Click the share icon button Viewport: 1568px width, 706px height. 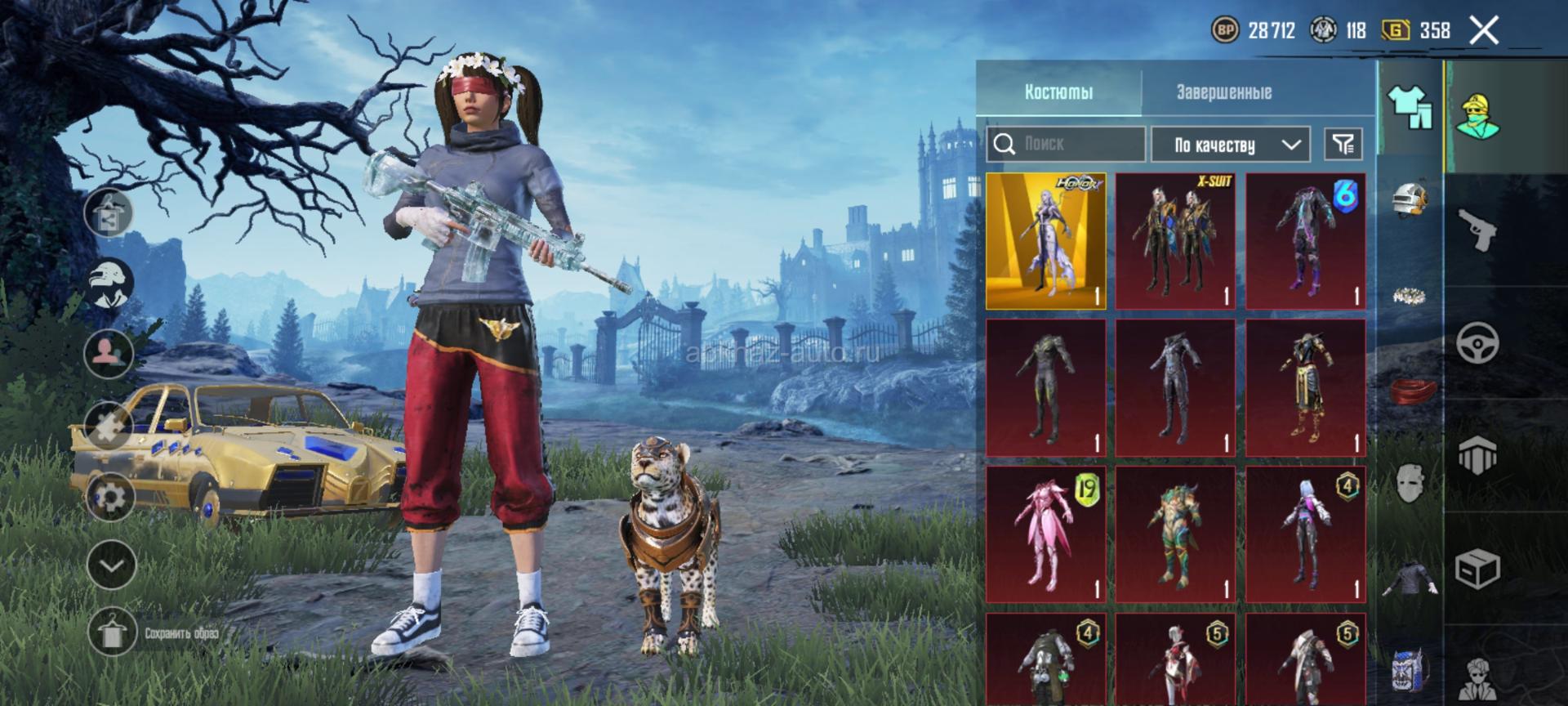coord(110,212)
